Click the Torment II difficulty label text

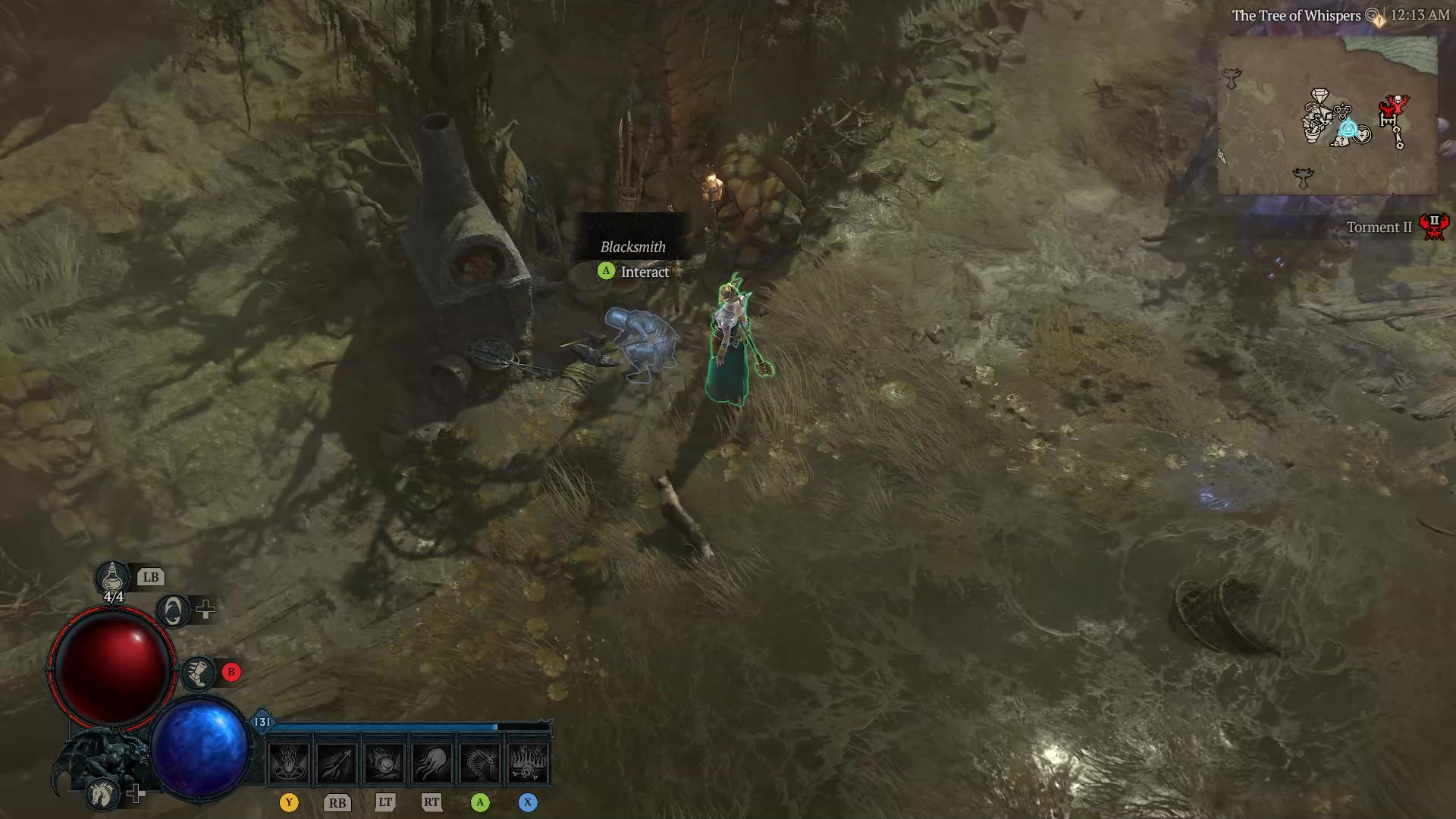pos(1379,227)
